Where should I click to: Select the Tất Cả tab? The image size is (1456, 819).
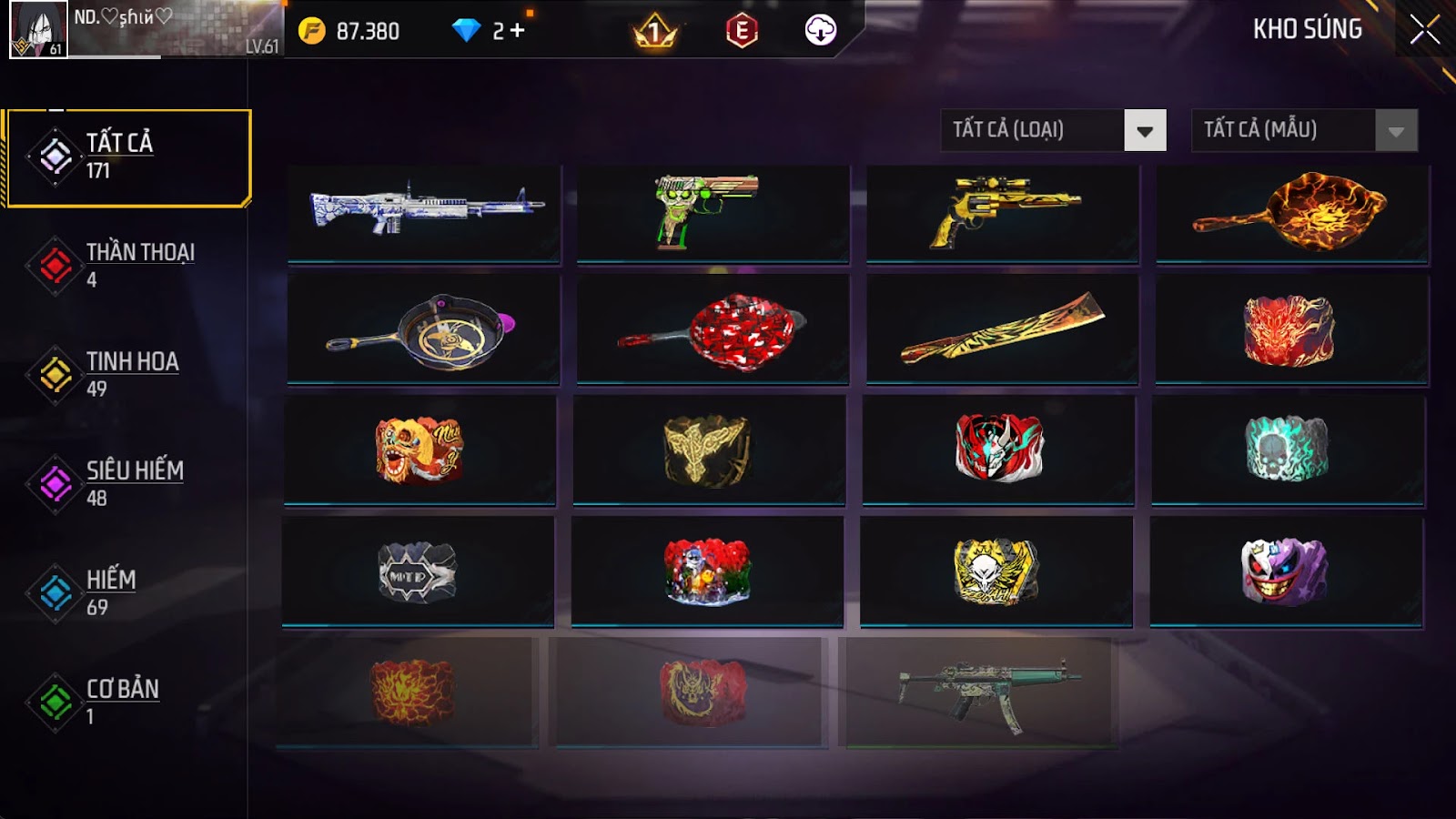pos(127,157)
